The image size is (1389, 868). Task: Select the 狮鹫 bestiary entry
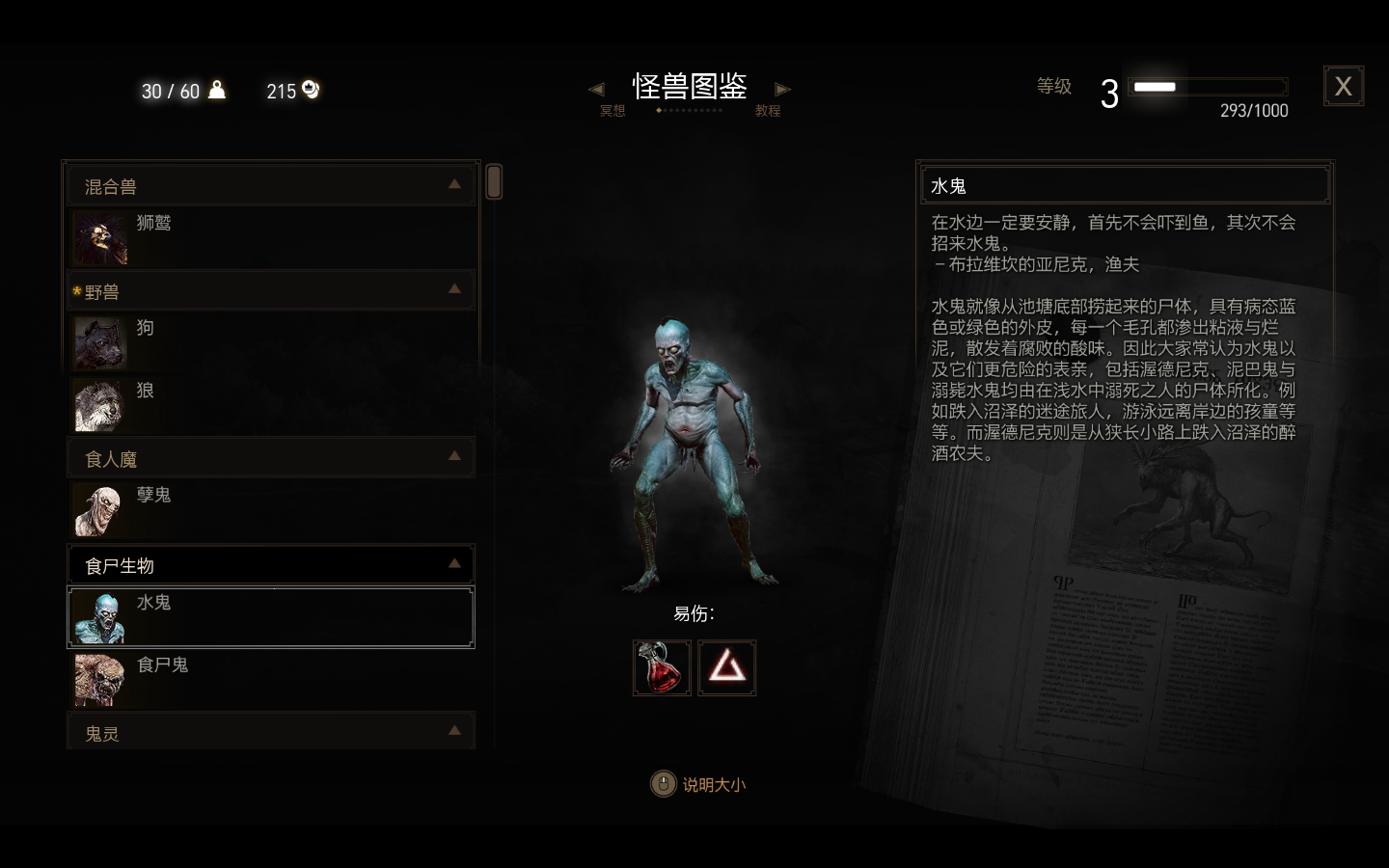(x=270, y=237)
